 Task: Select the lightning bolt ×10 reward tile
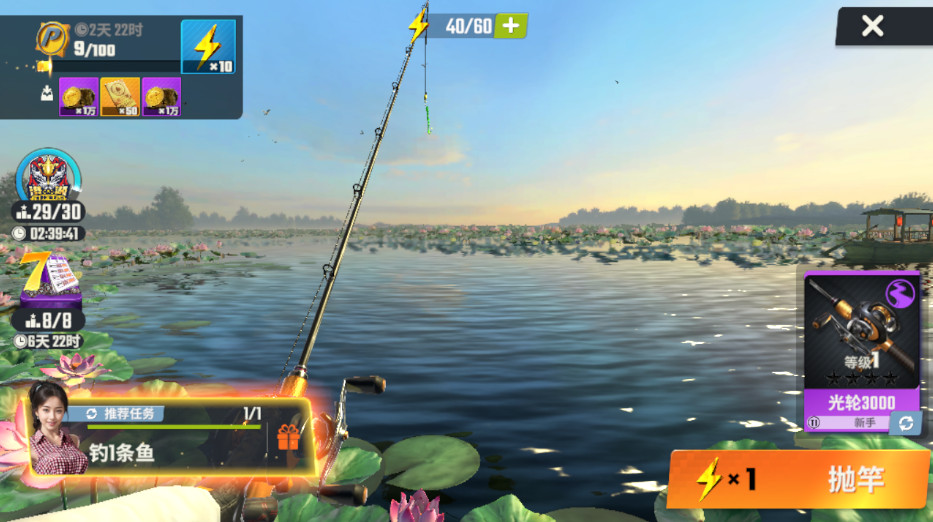[208, 47]
